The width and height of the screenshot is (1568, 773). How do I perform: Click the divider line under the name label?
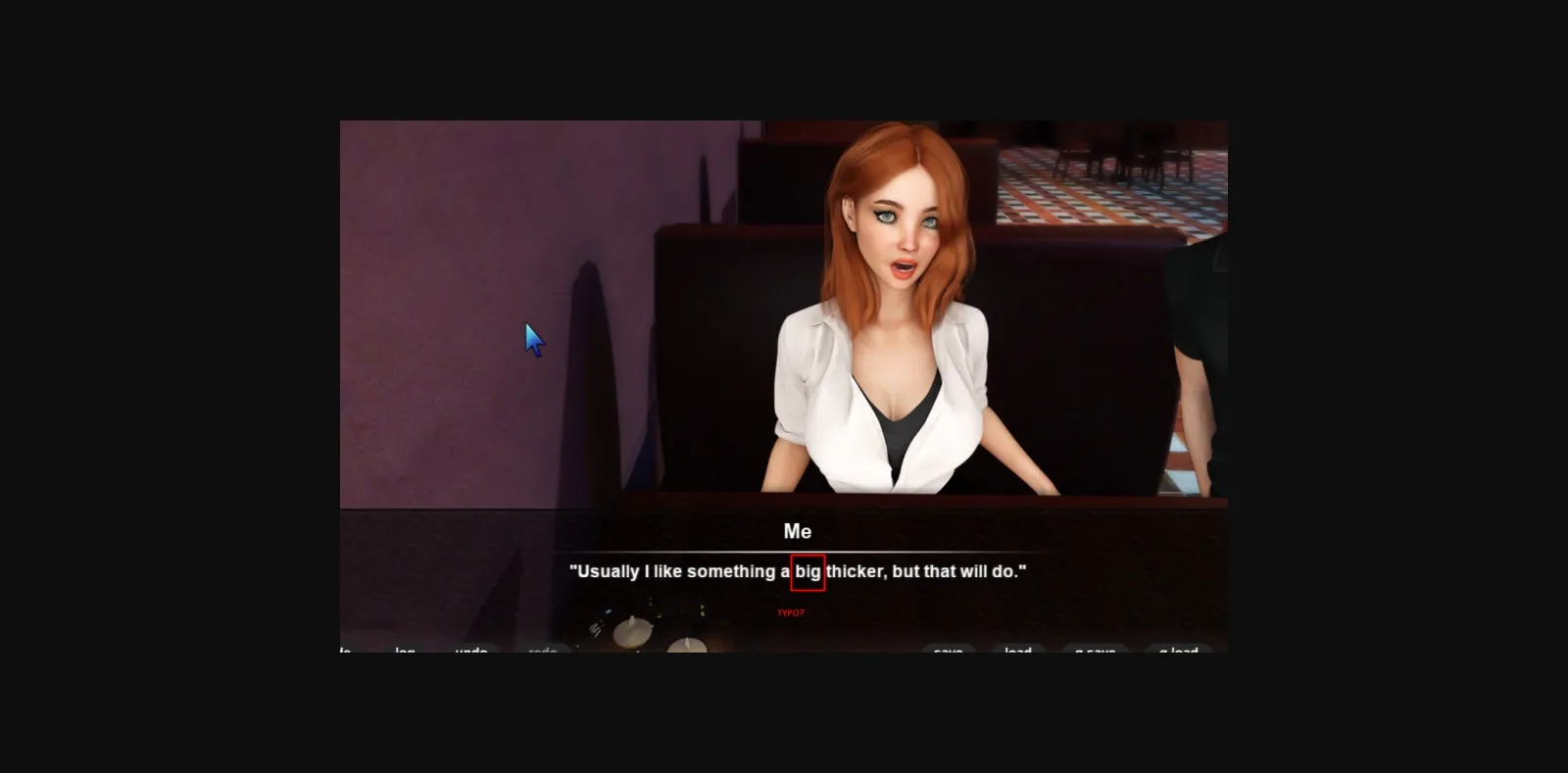pyautogui.click(x=798, y=550)
